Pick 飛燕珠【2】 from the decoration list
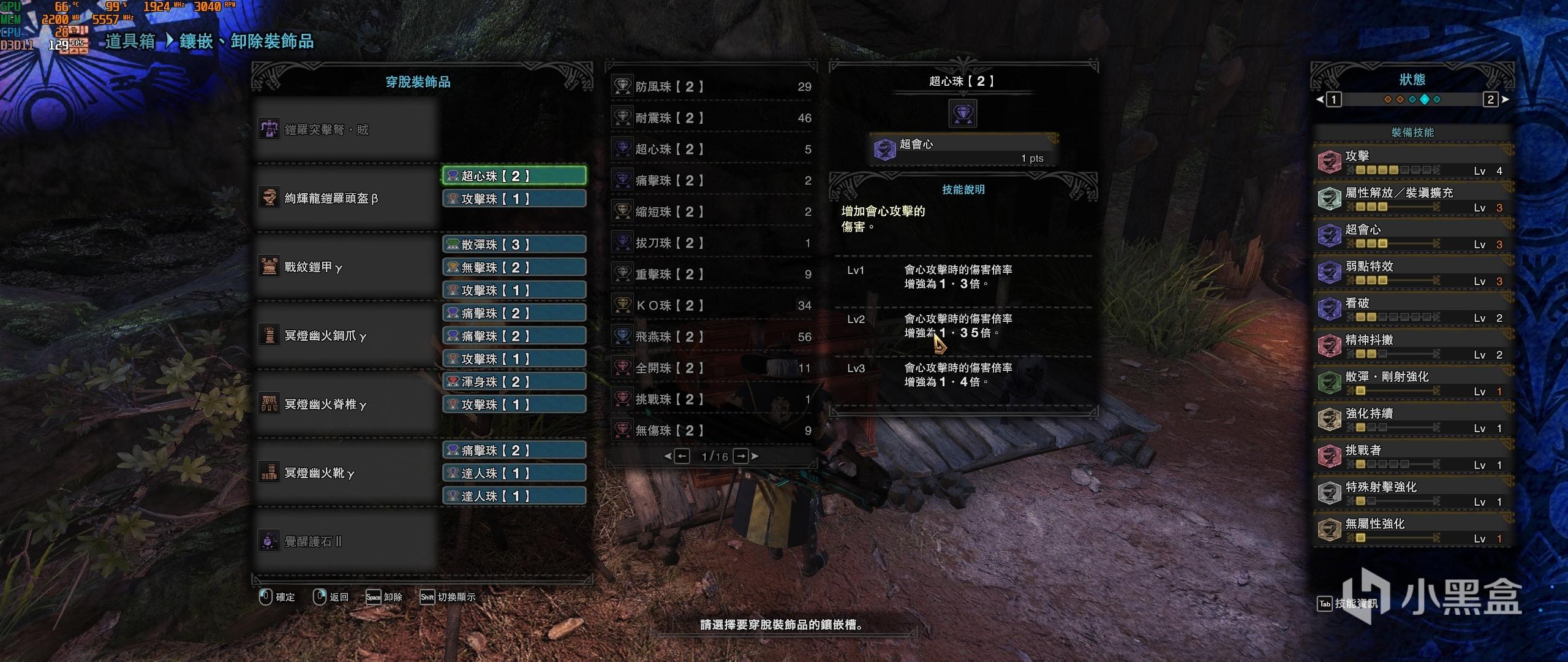 712,337
